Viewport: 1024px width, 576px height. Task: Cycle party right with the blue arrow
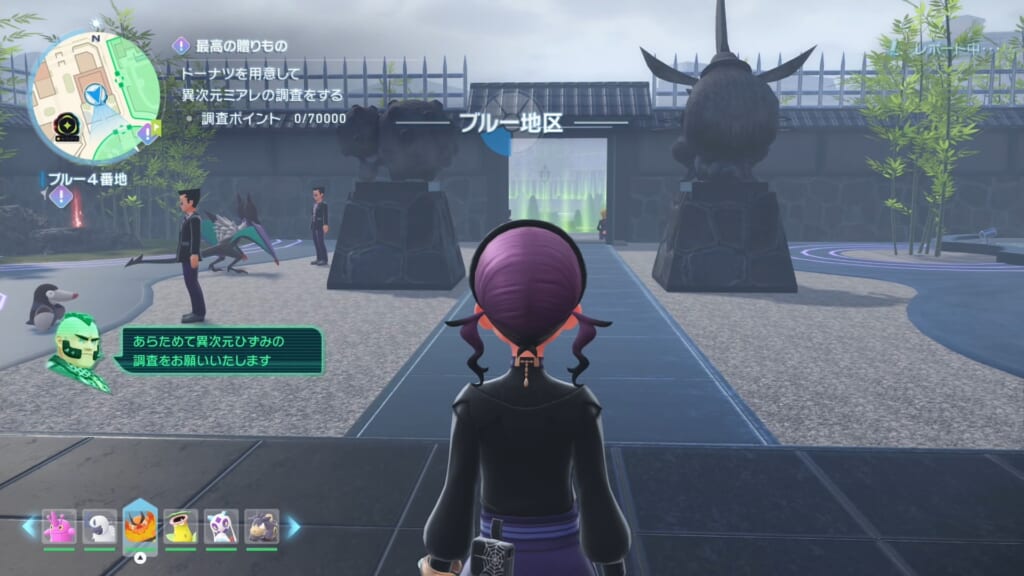[x=294, y=526]
